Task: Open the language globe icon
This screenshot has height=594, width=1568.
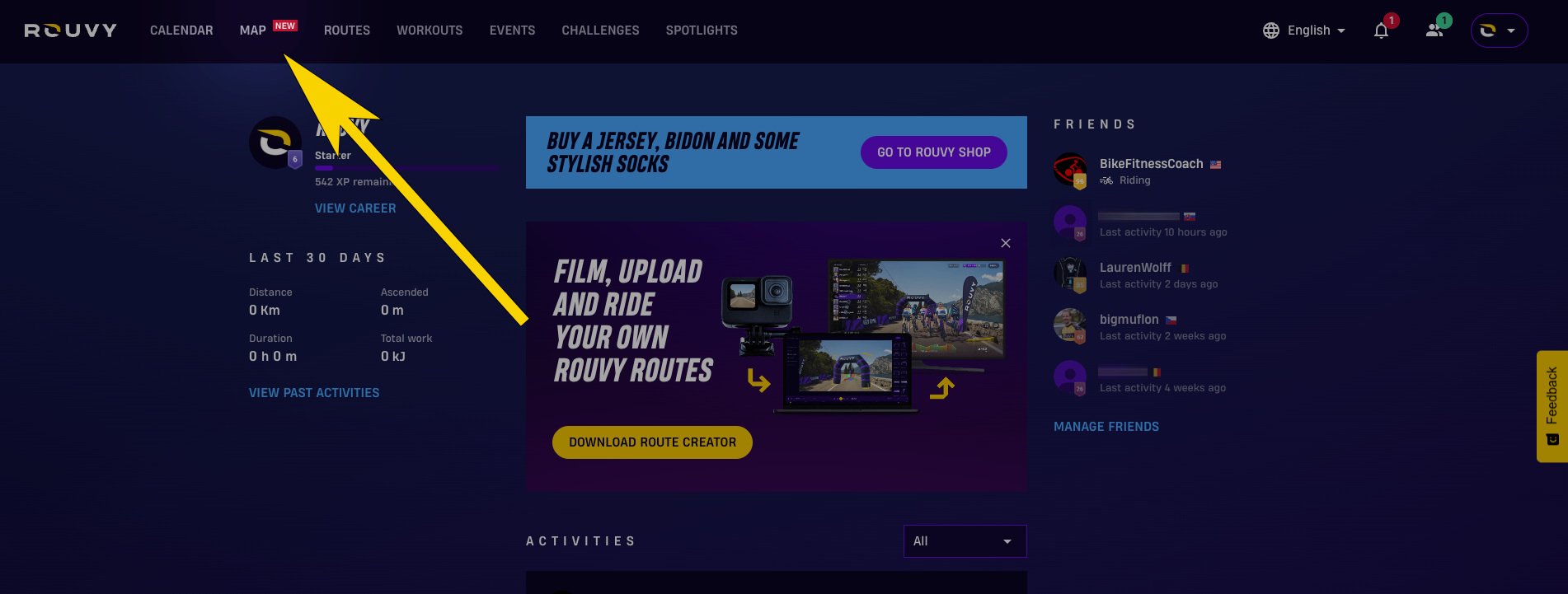Action: (x=1270, y=30)
